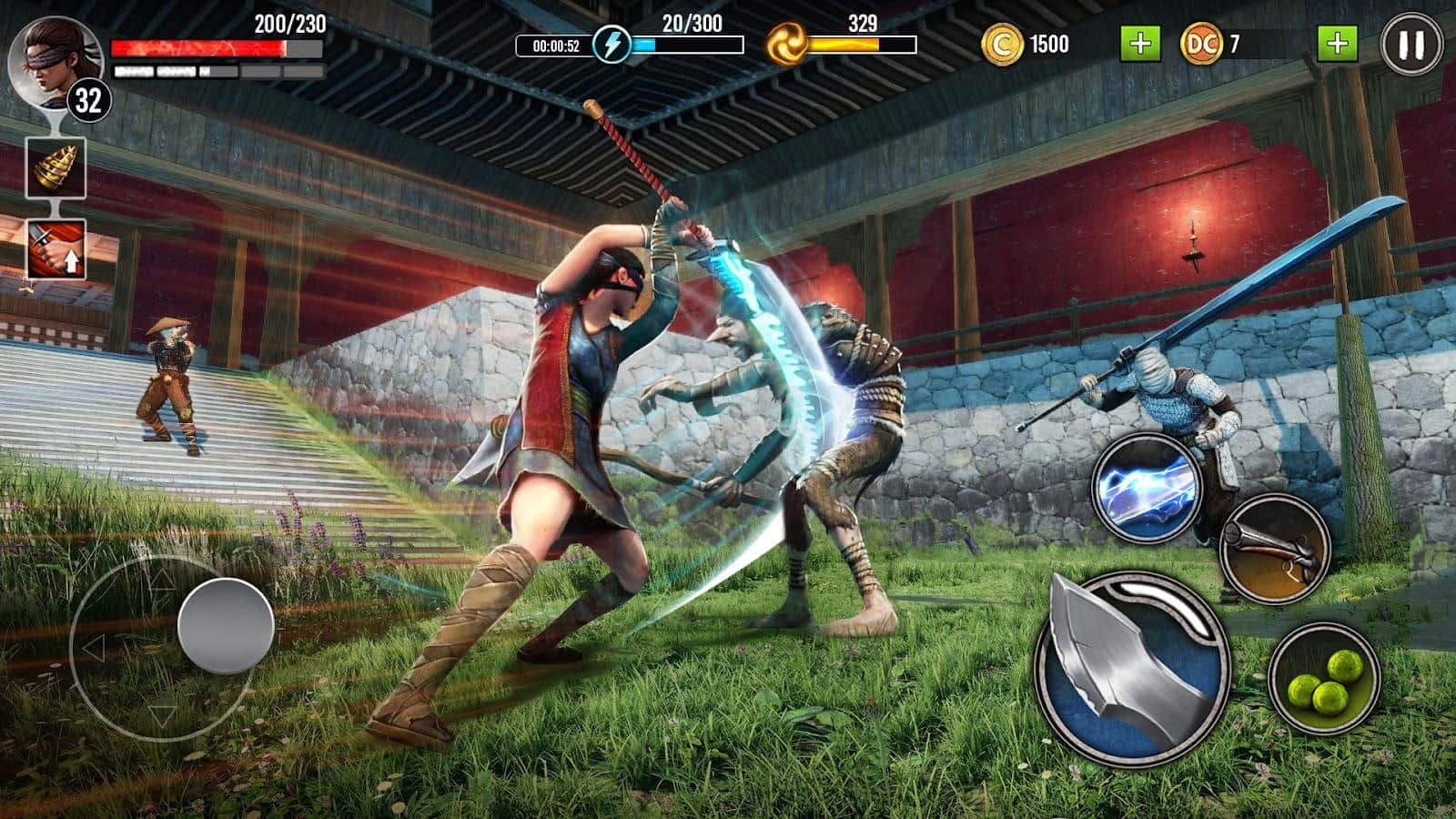Fire the flintlock pistol
The image size is (1456, 819).
[1274, 549]
